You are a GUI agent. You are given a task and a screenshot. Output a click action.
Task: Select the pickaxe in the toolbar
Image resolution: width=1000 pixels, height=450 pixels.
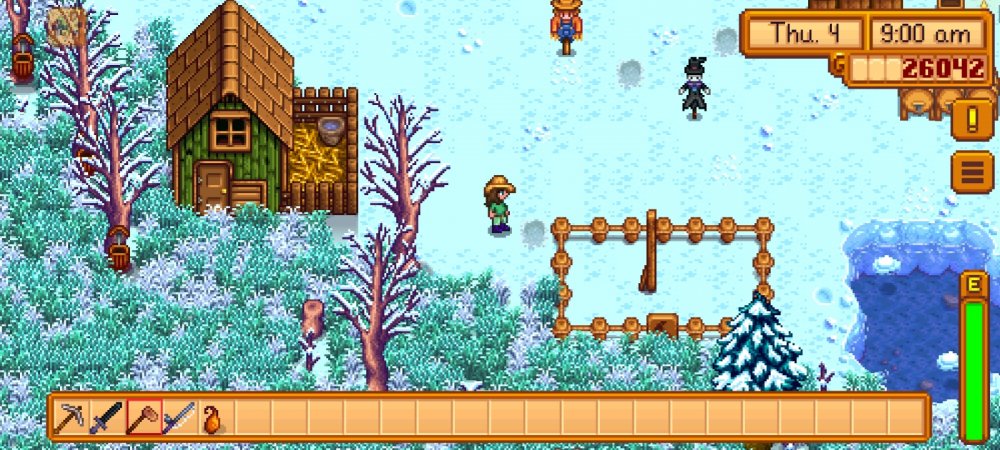pyautogui.click(x=70, y=417)
